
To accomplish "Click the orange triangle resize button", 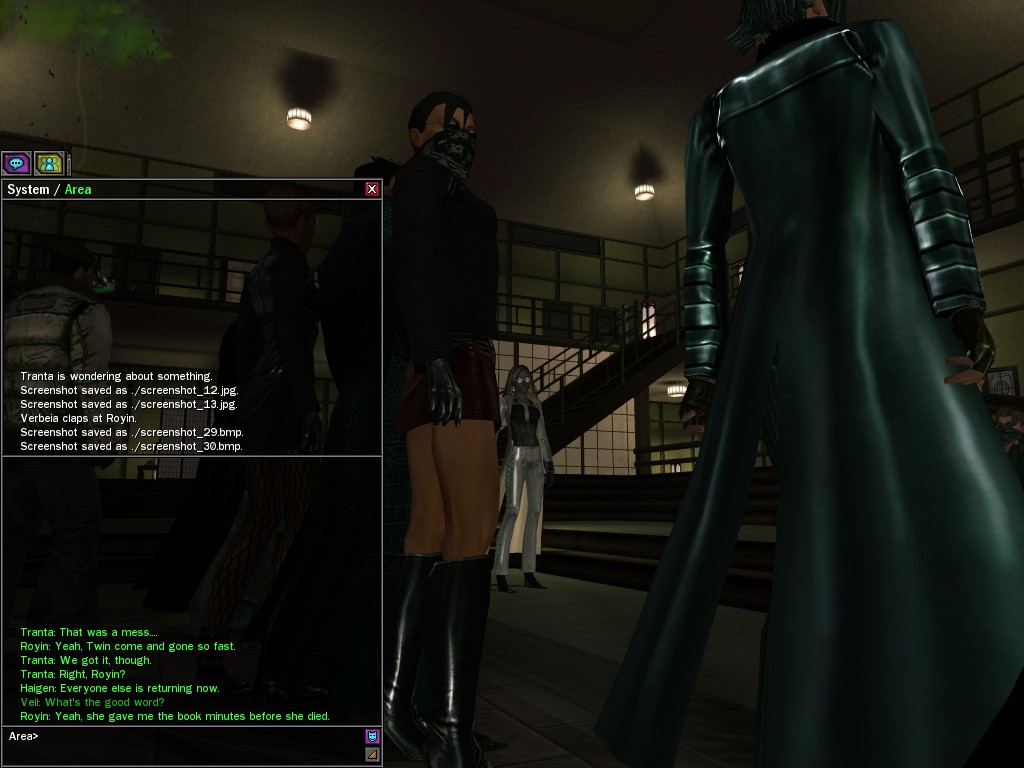I will pyautogui.click(x=372, y=754).
